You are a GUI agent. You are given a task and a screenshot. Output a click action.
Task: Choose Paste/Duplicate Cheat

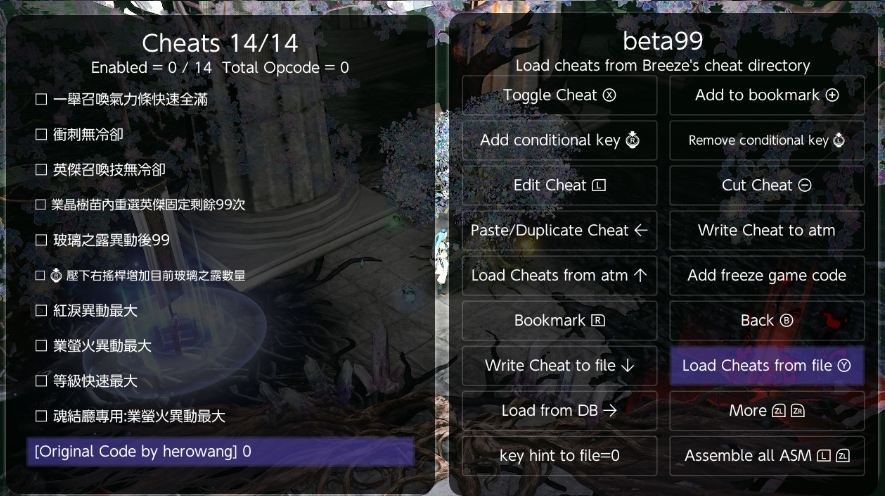click(559, 230)
